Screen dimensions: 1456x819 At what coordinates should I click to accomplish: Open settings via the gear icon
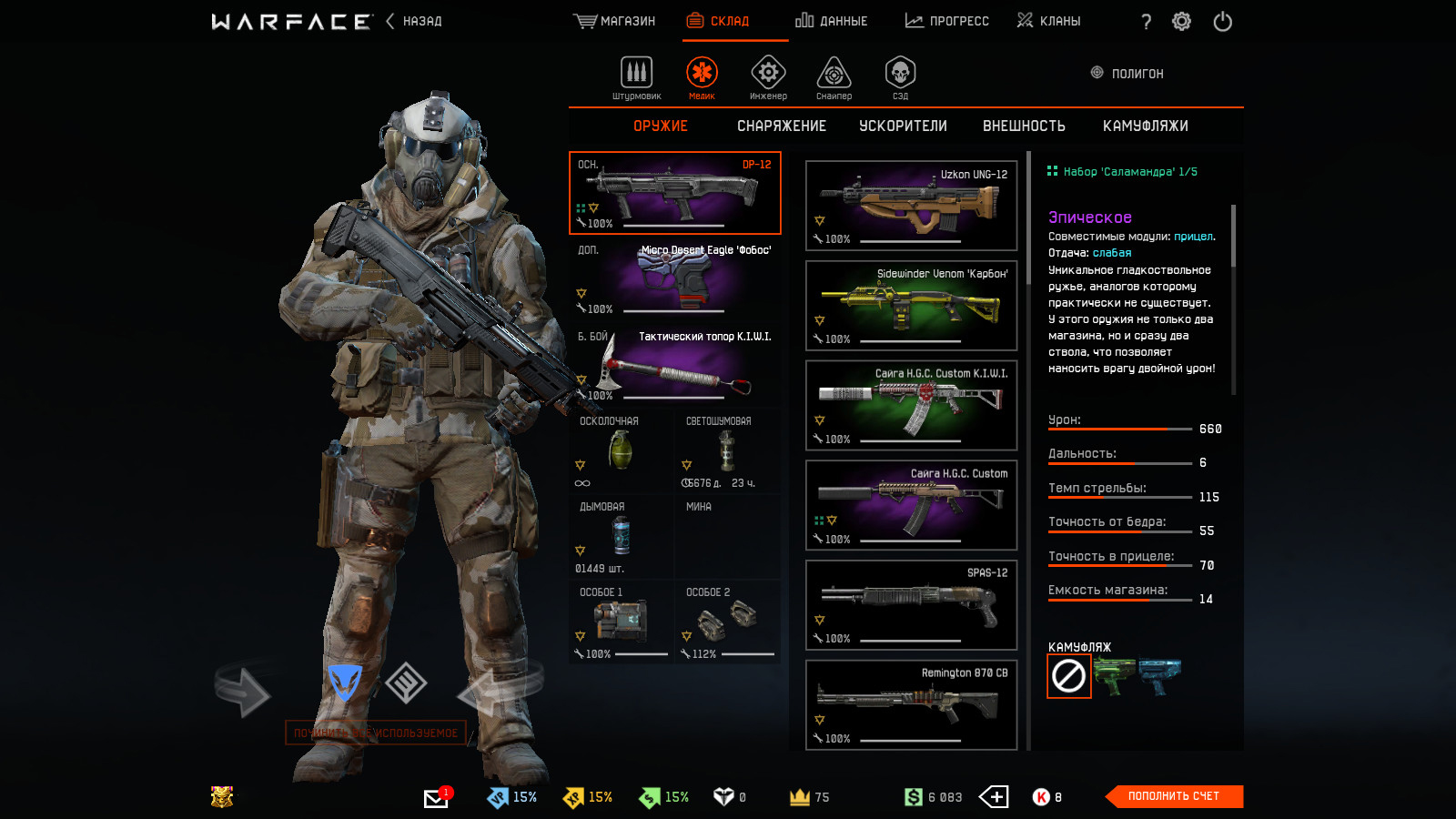pos(1181,22)
